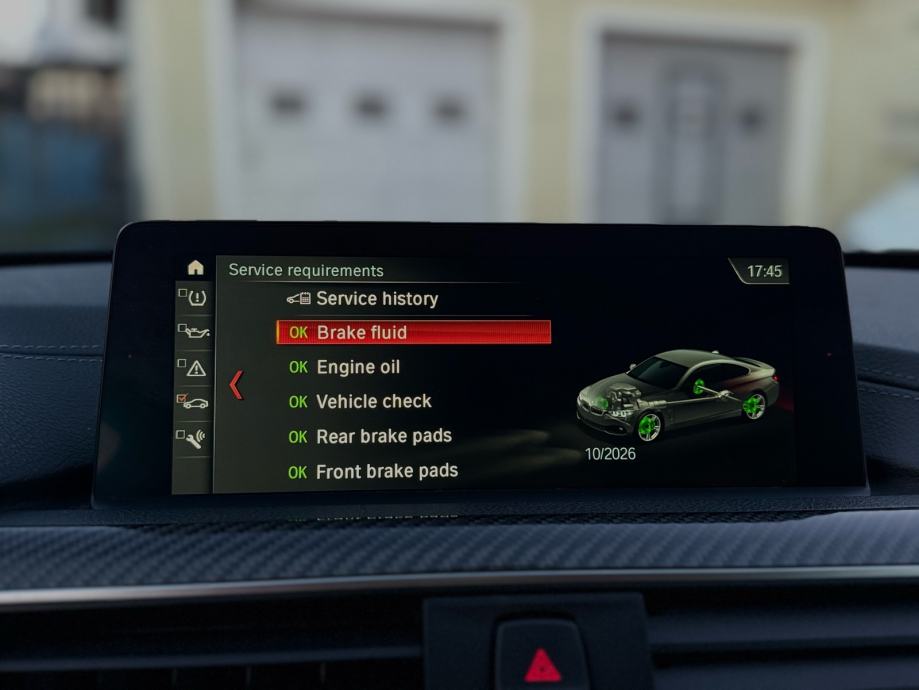The width and height of the screenshot is (919, 690).
Task: Select the oil can sidebar icon
Action: coord(194,331)
